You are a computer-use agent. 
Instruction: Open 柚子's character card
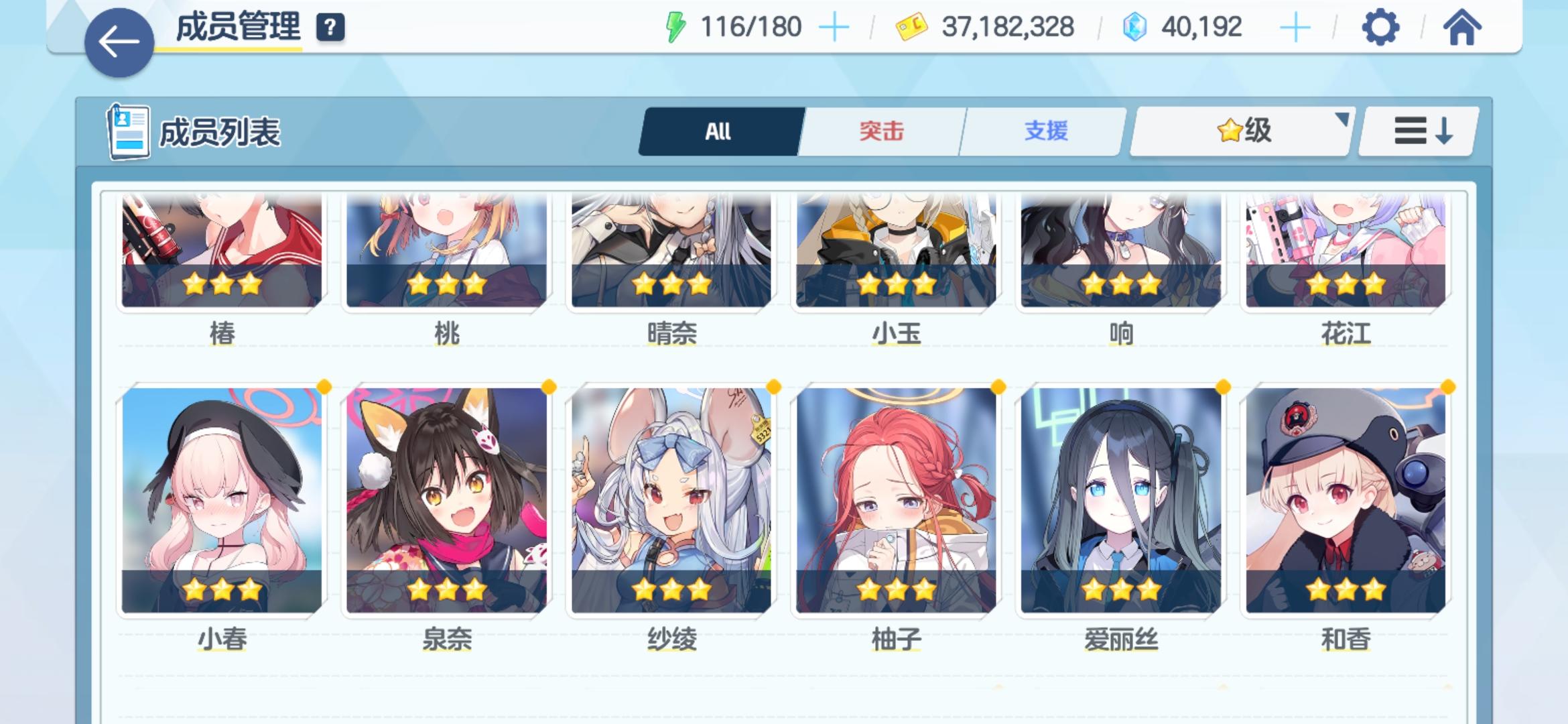[898, 499]
